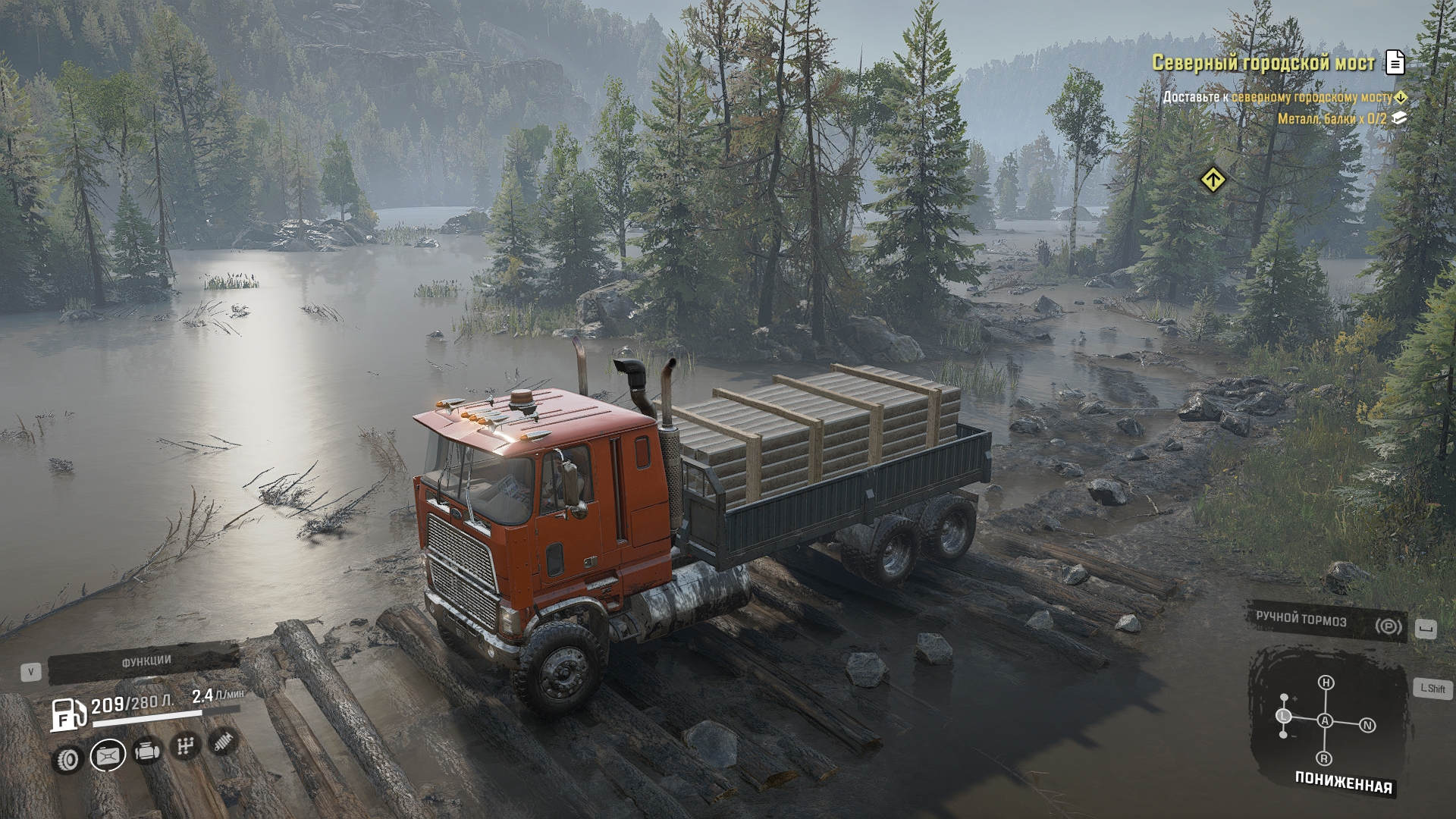Click the suspension spring status icon
The image size is (1456, 819).
pos(222,742)
